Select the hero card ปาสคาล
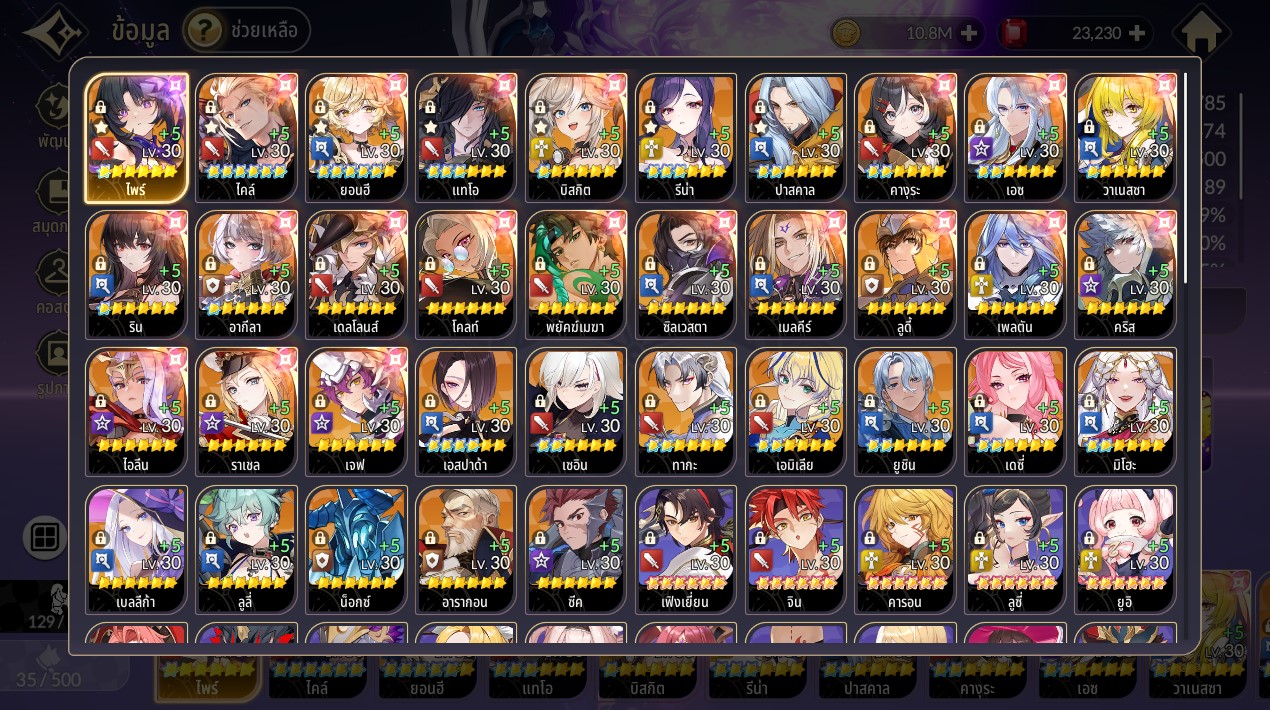The width and height of the screenshot is (1270, 710). click(x=796, y=137)
